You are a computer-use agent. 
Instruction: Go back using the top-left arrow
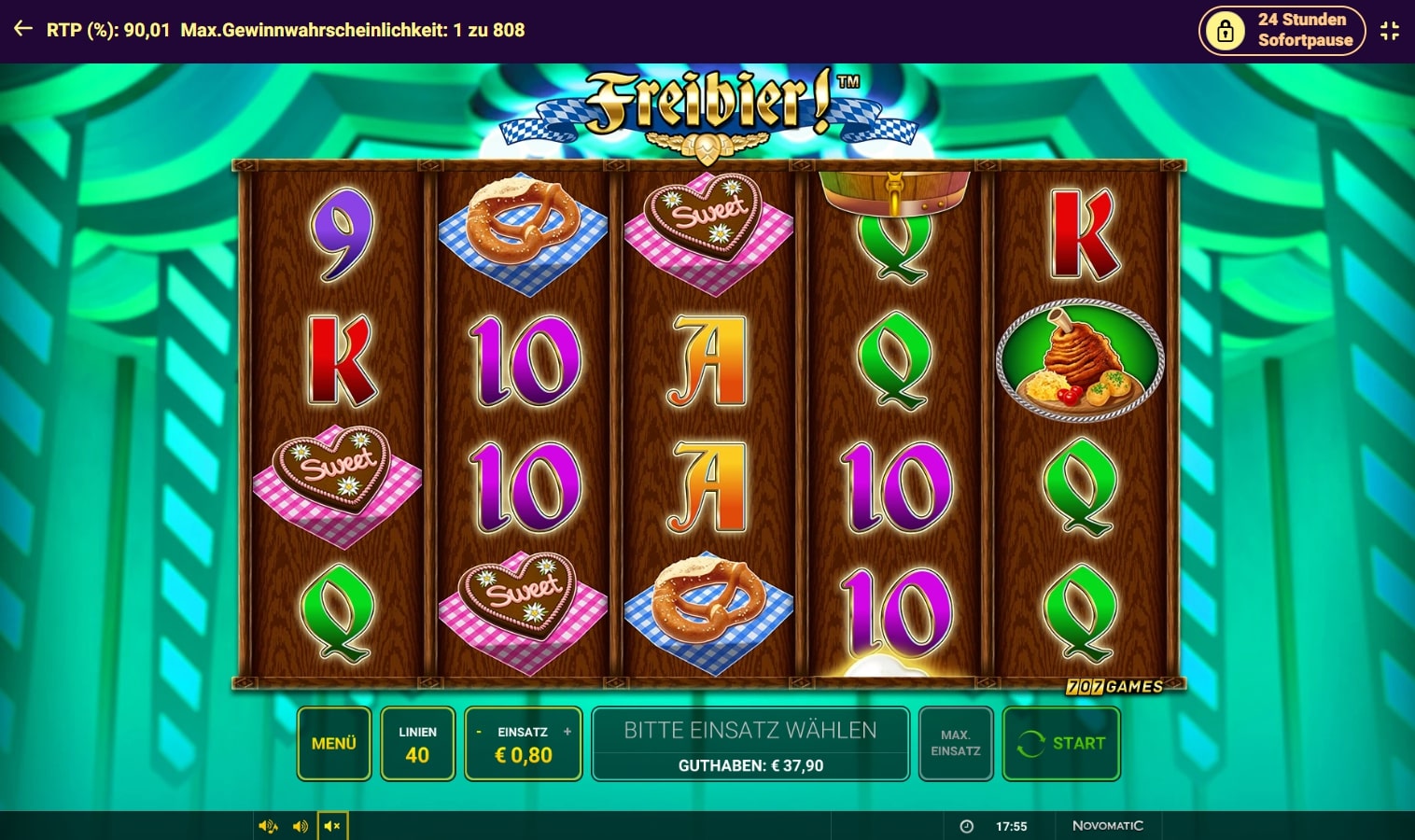tap(23, 29)
